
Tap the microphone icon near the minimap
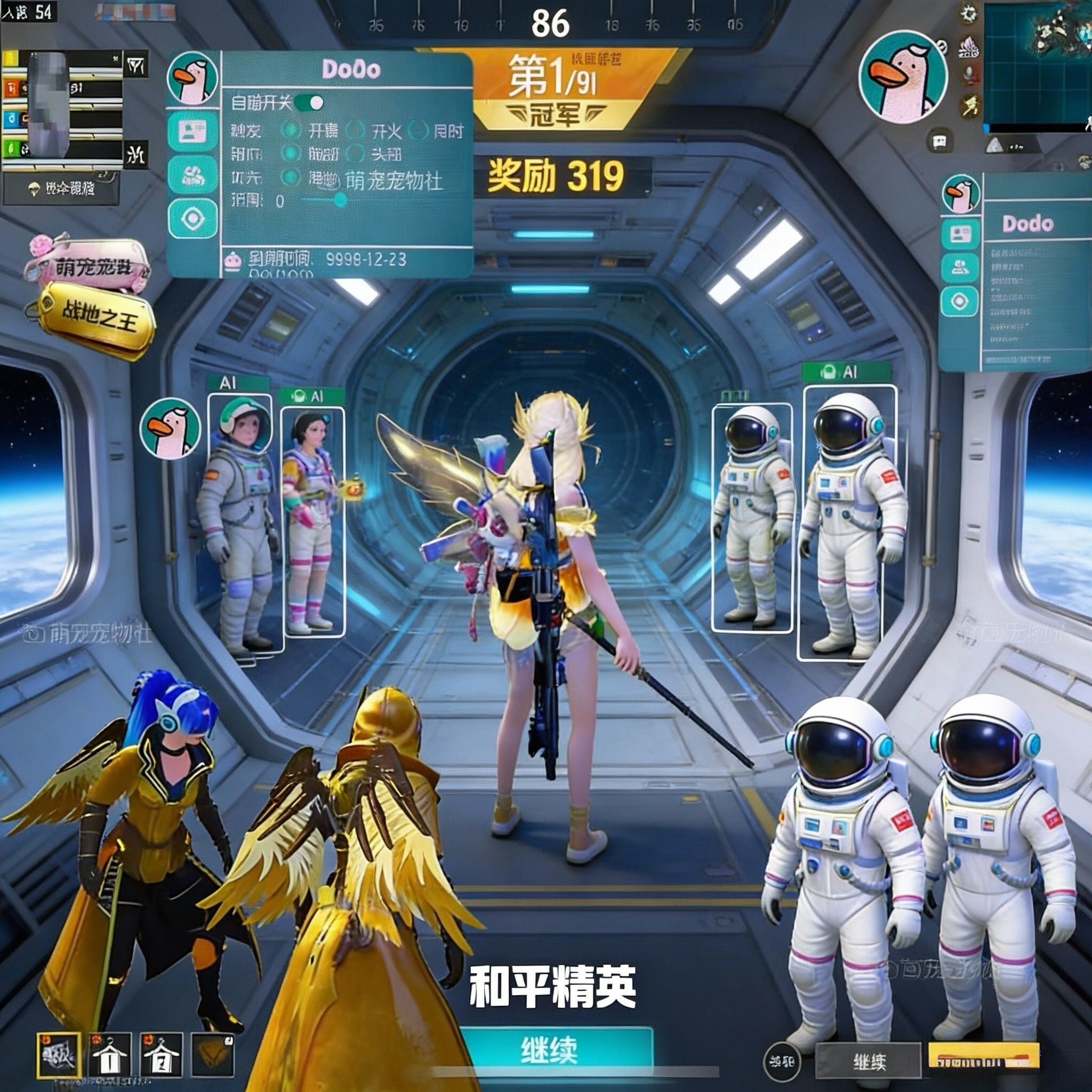click(968, 75)
